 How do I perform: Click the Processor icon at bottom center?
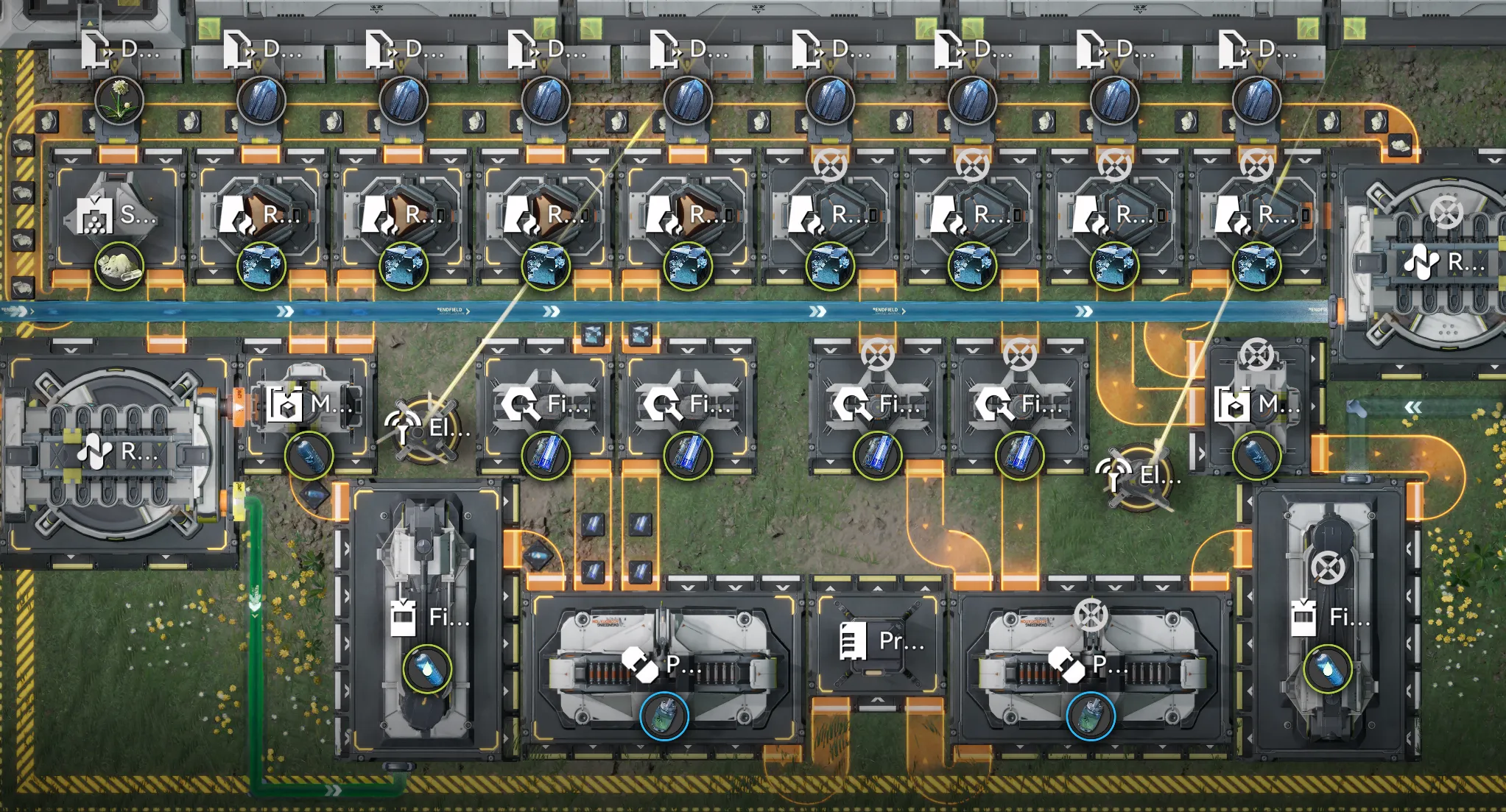click(x=854, y=643)
